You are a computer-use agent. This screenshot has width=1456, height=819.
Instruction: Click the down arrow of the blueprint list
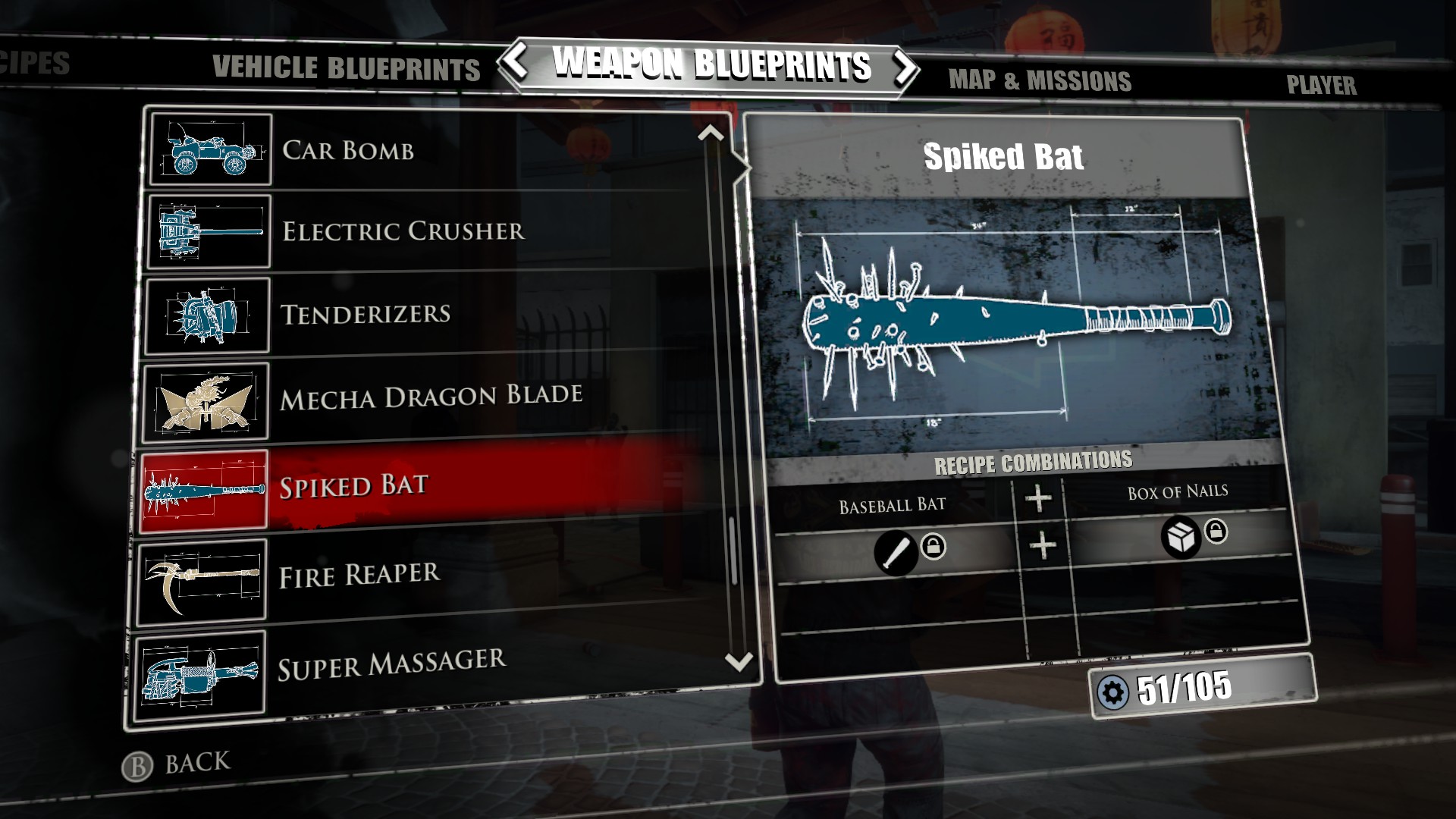click(x=738, y=662)
